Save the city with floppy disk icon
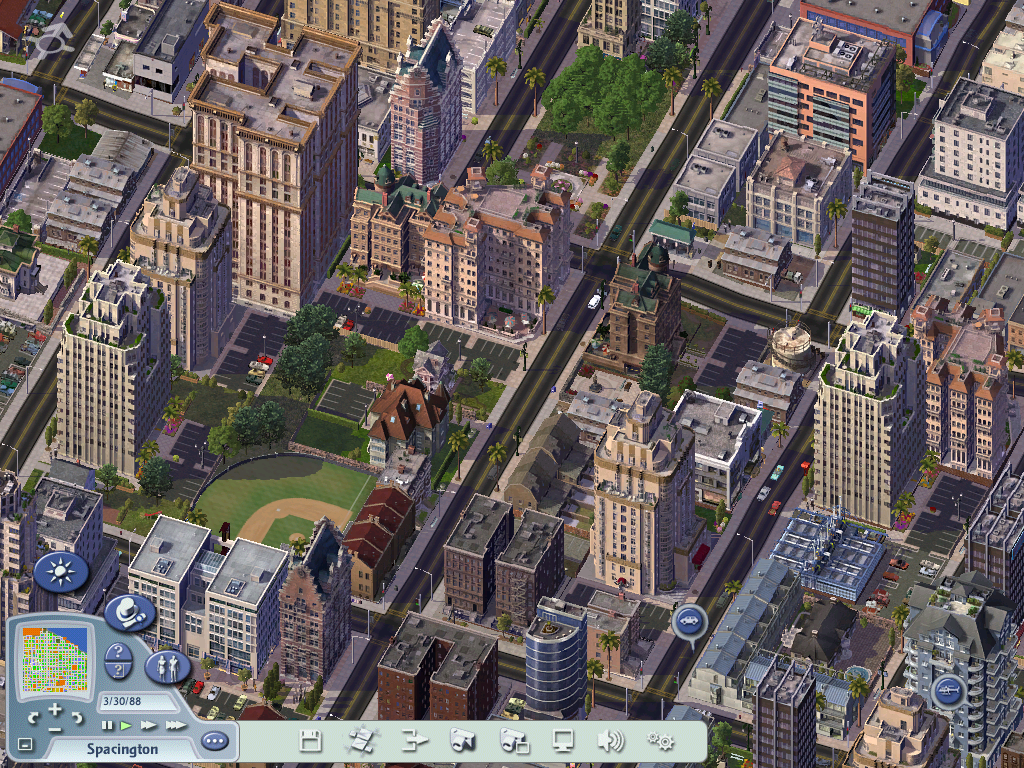Viewport: 1024px width, 768px height. (310, 741)
